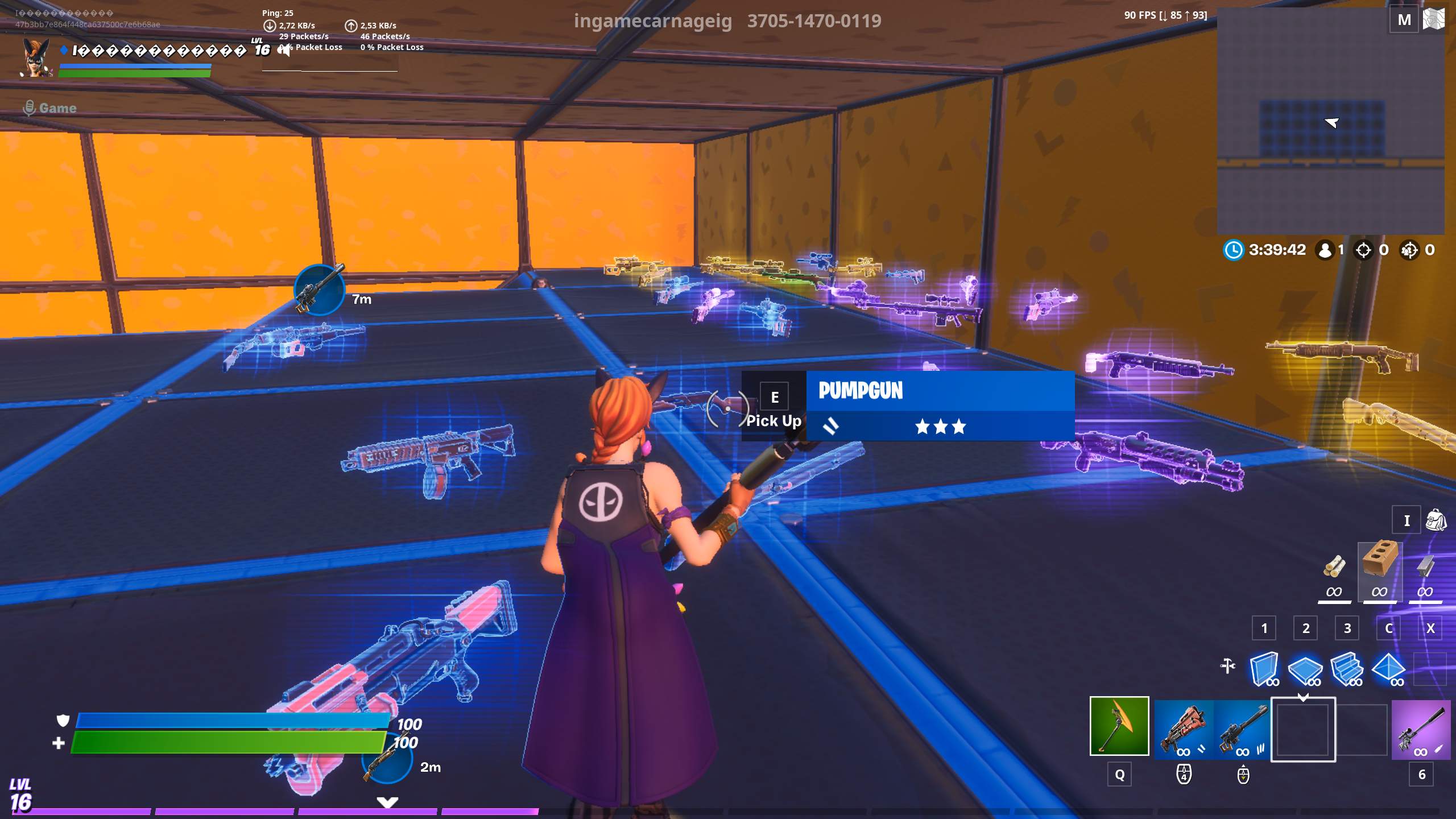The image size is (1456, 819).
Task: Mute the Game voice channel microphone
Action: coord(30,107)
